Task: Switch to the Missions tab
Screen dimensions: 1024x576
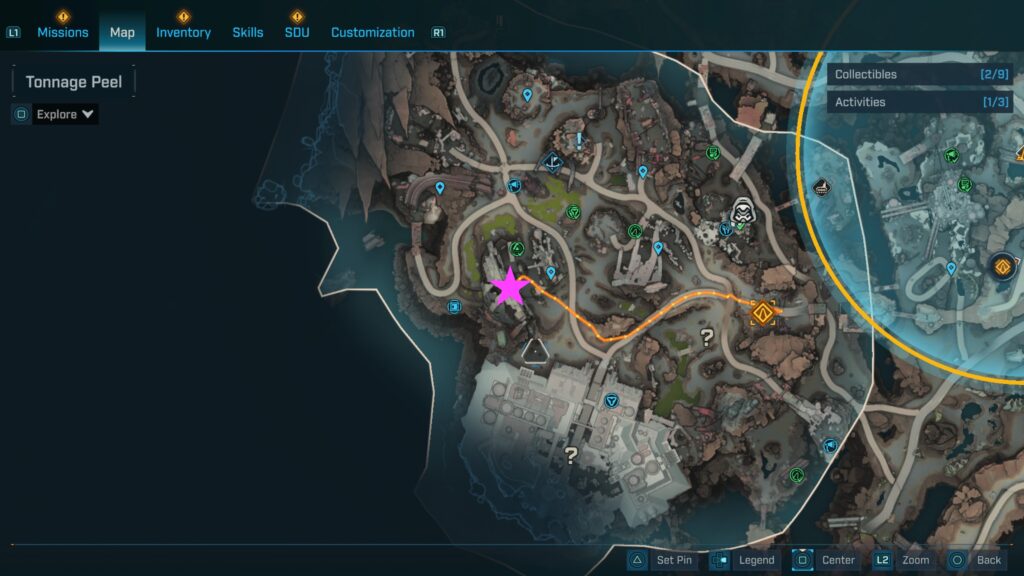Action: pyautogui.click(x=63, y=32)
